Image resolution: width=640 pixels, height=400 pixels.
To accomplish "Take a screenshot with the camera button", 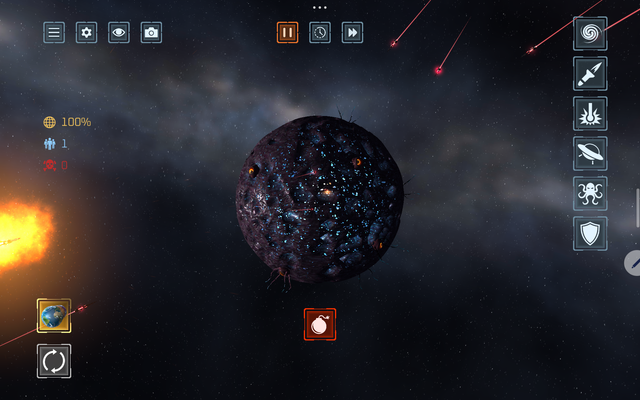I will coord(151,32).
